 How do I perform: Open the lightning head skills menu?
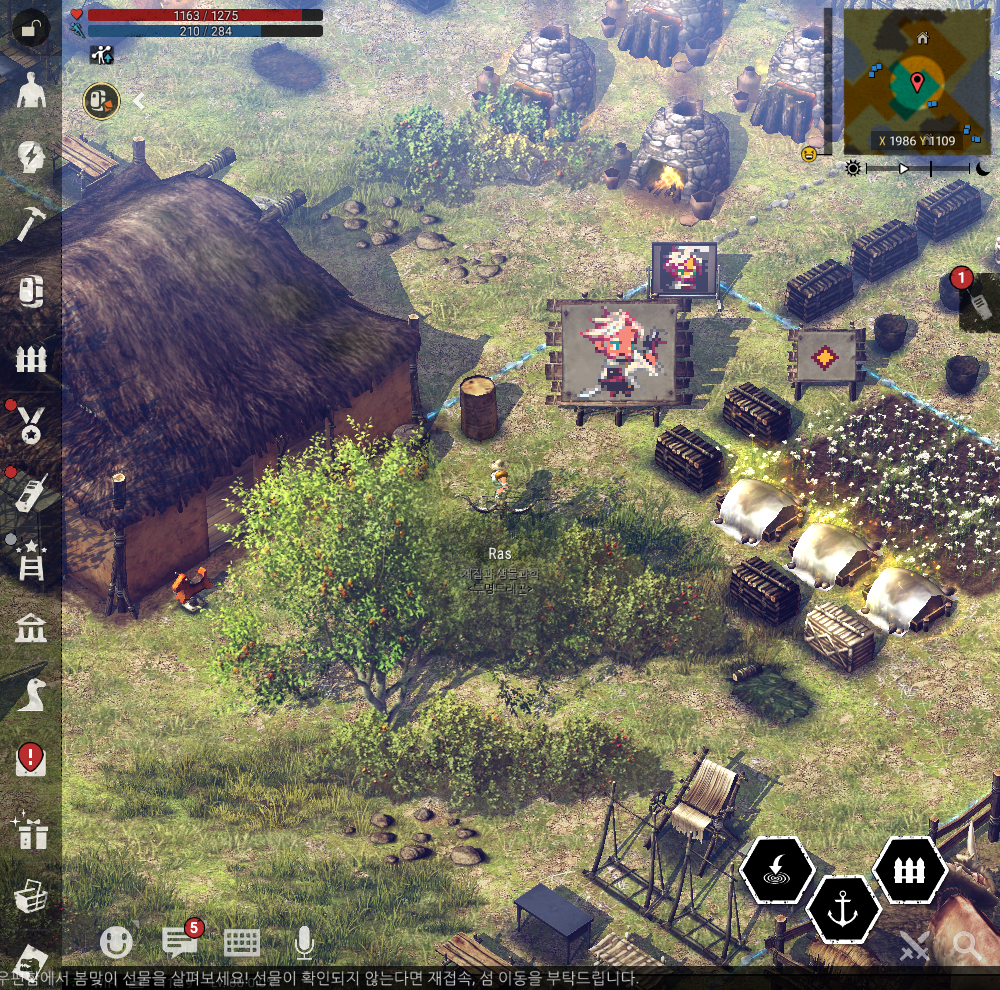(x=31, y=157)
